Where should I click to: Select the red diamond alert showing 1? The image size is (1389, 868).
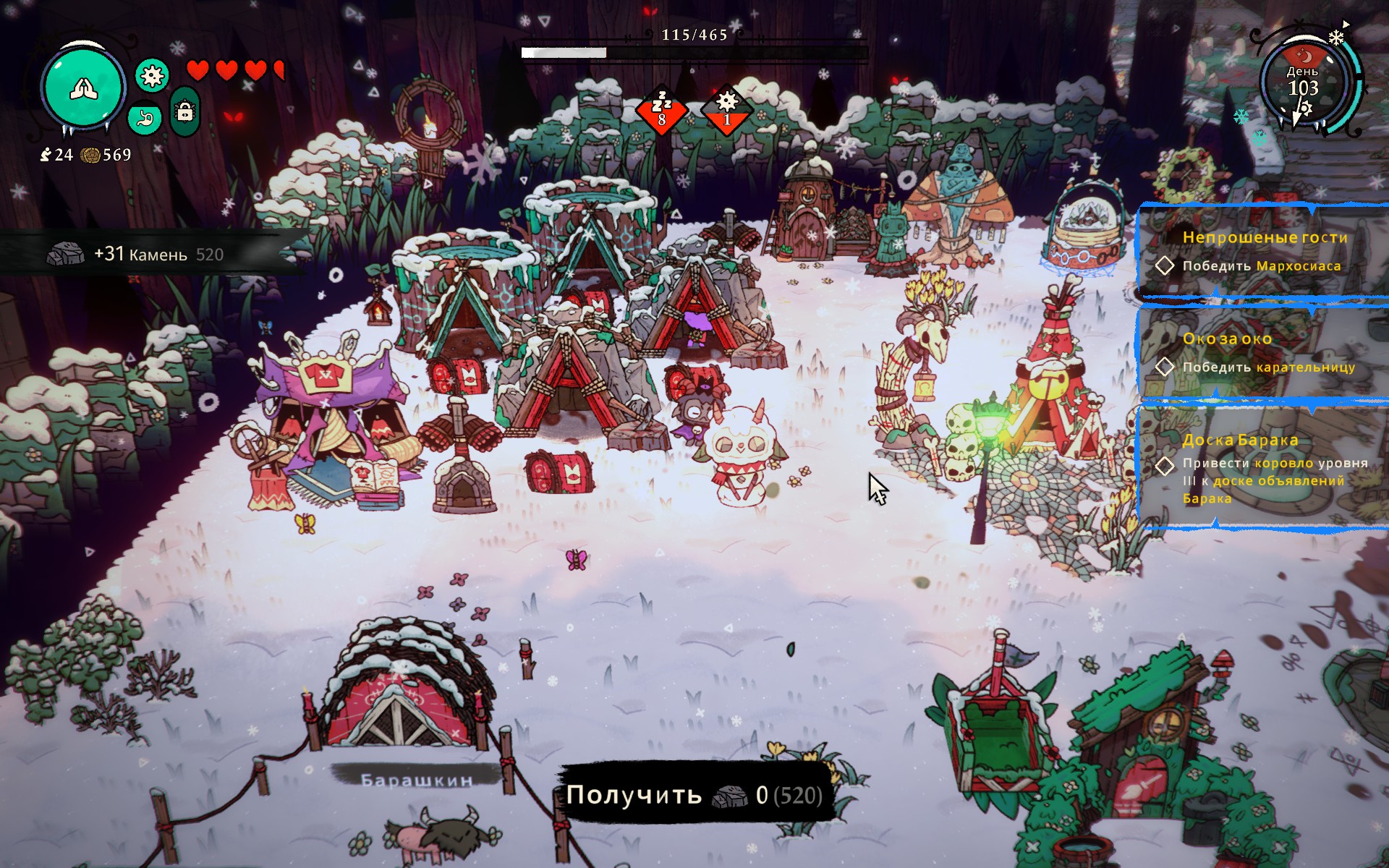727,111
